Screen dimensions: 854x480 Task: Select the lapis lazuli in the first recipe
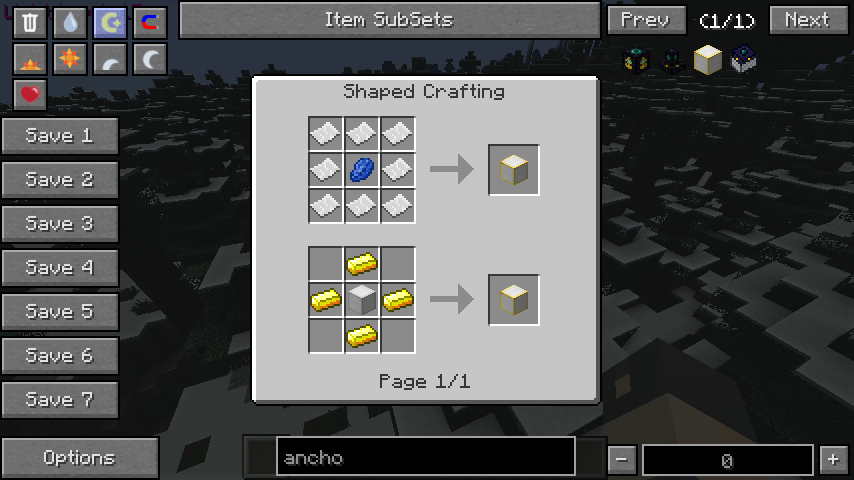pos(361,170)
